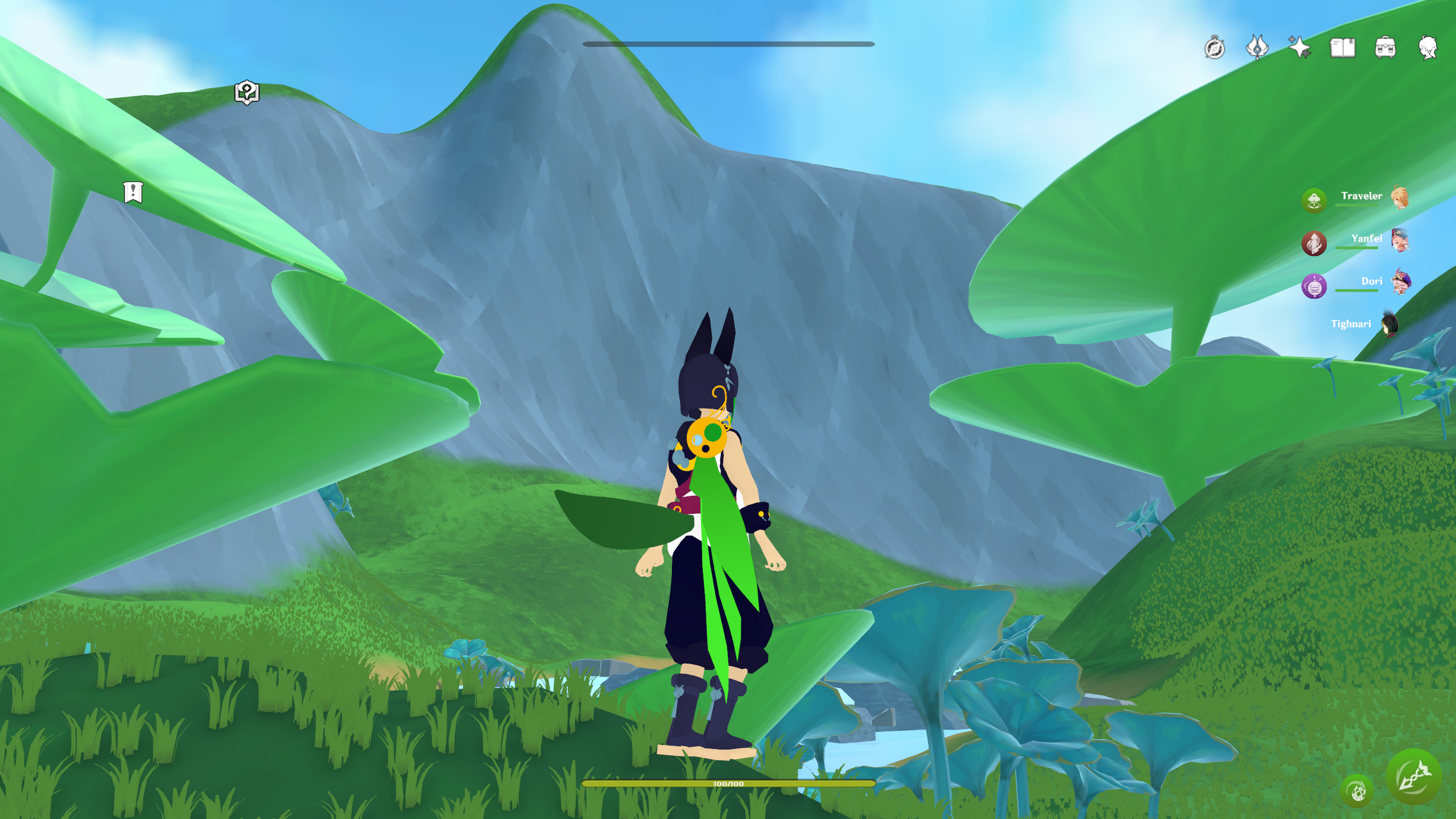Click Yanfei's red elemental skill icon
This screenshot has width=1456, height=819.
click(x=1314, y=243)
